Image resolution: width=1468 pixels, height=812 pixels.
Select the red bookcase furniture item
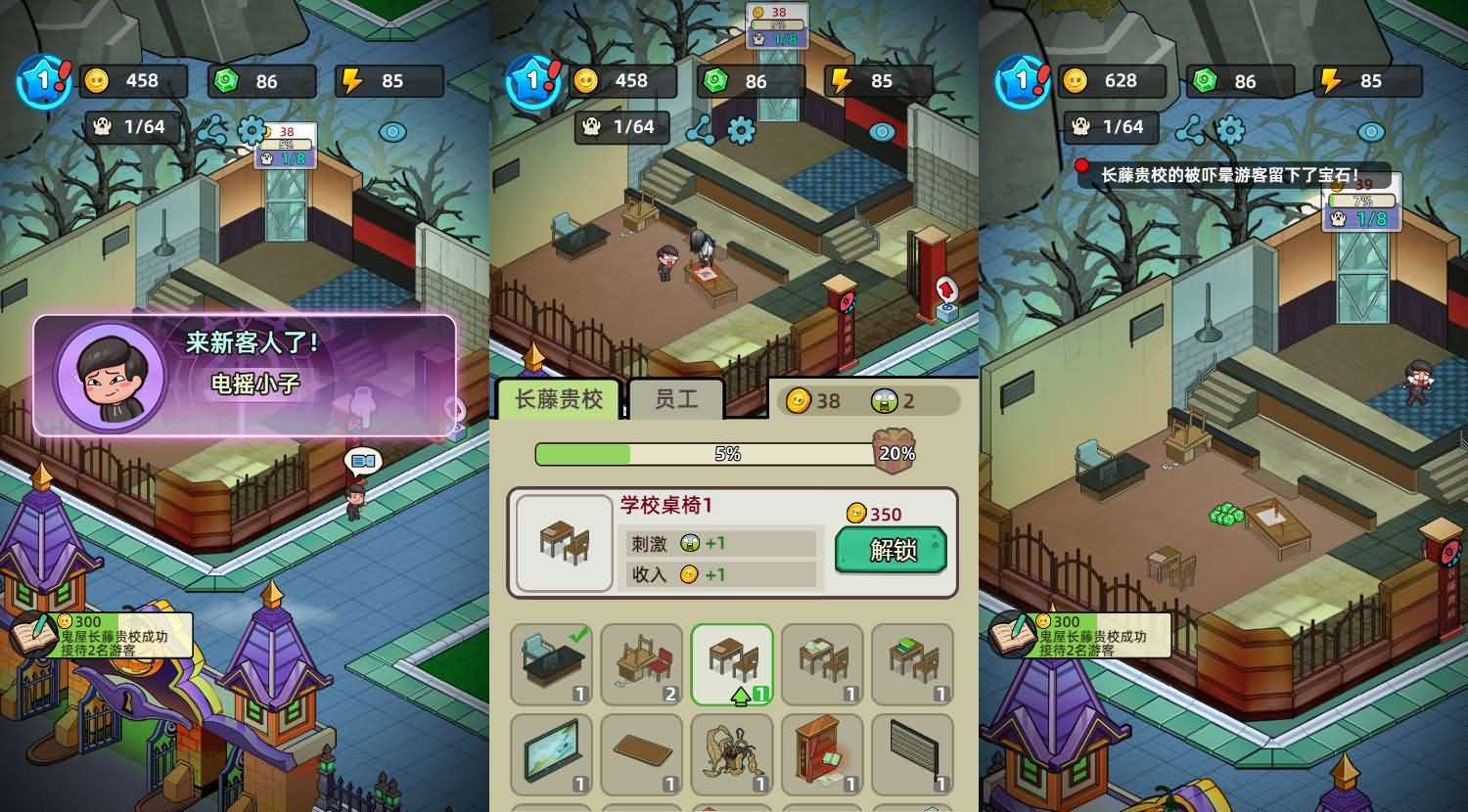tap(823, 755)
